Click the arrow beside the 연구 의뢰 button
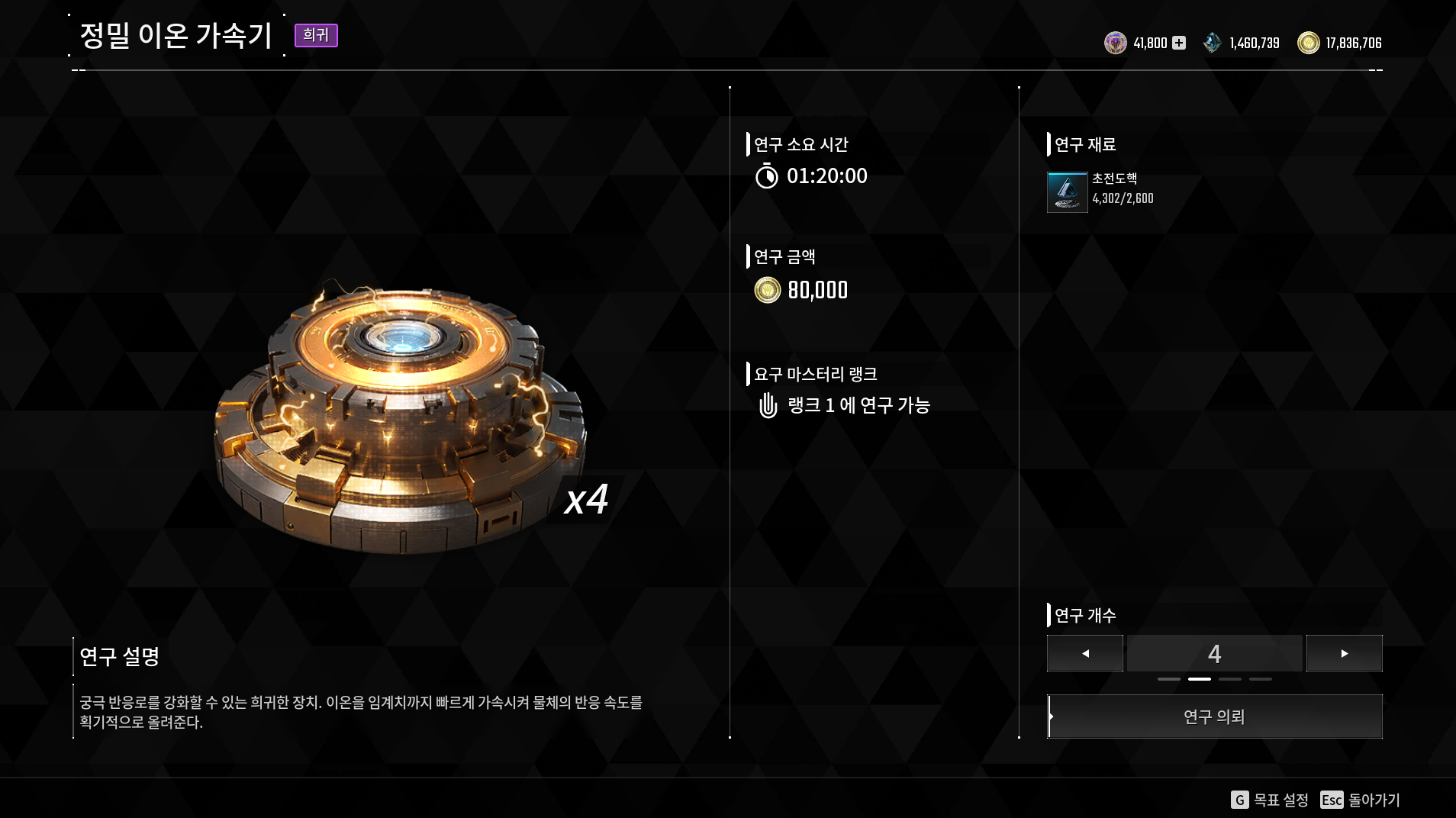The width and height of the screenshot is (1456, 818). (x=1051, y=716)
